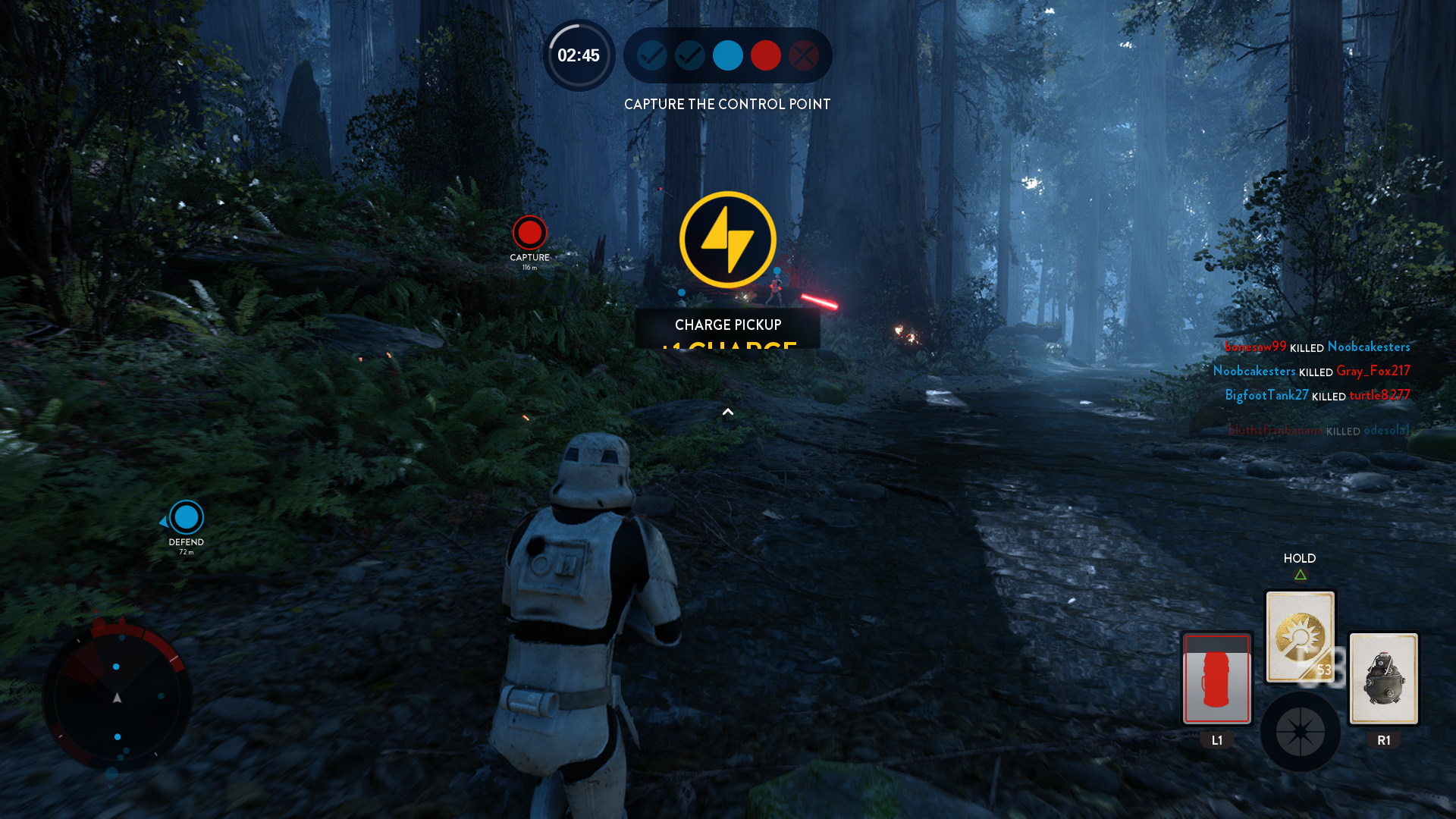Select the active blue circle objective indicator
This screenshot has height=819, width=1456.
tap(727, 55)
